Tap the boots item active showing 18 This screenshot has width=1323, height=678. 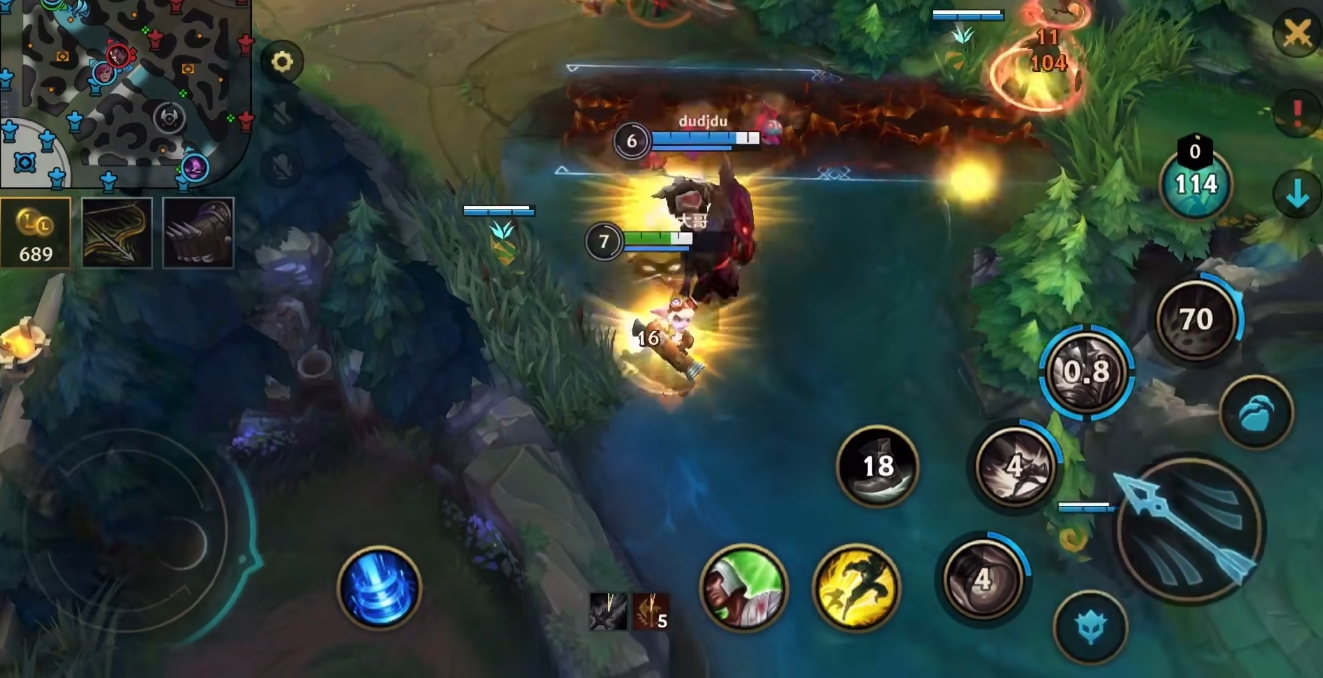pos(877,466)
